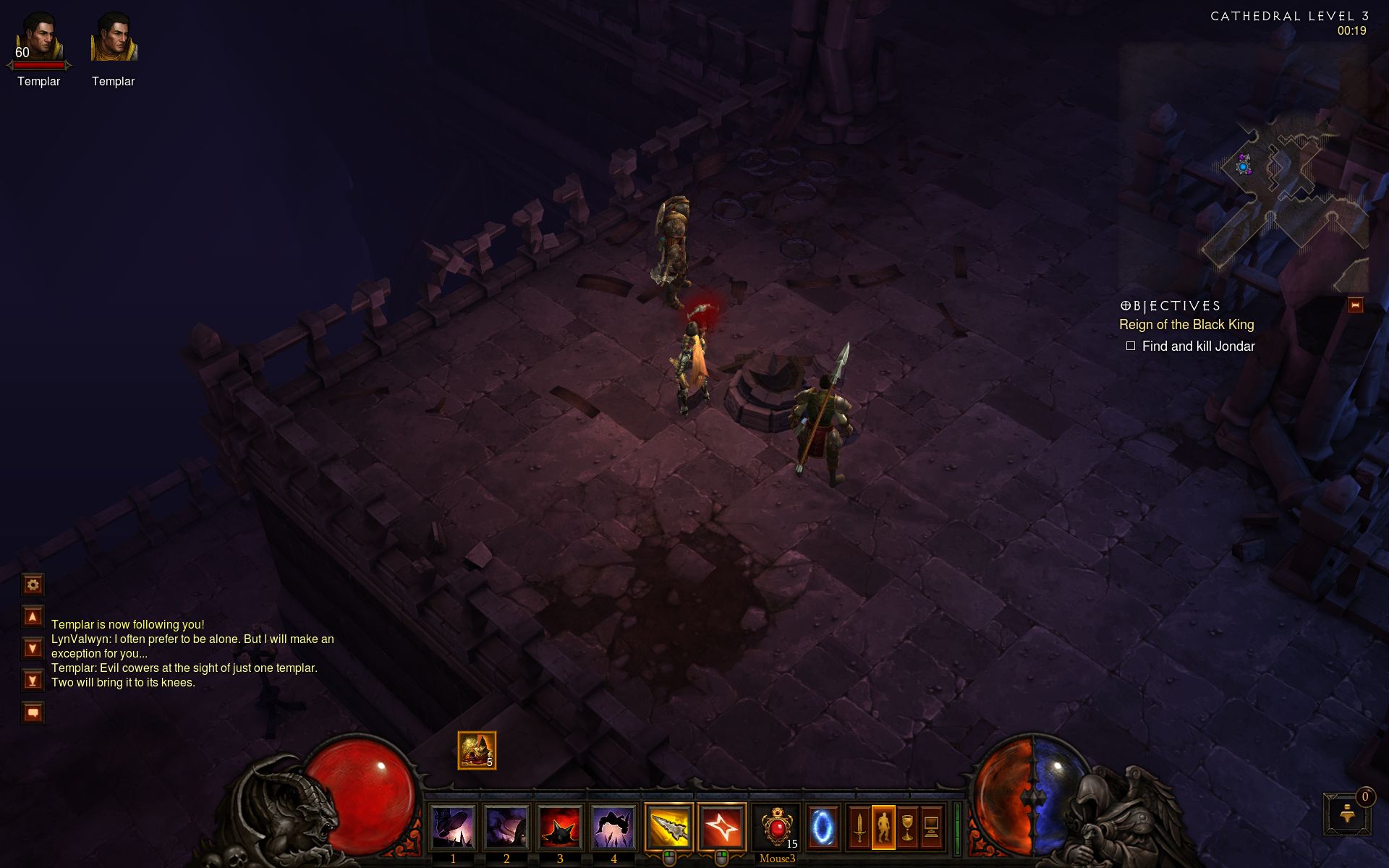Open the goblet menu button
Screen dimensions: 1389x868
907,827
